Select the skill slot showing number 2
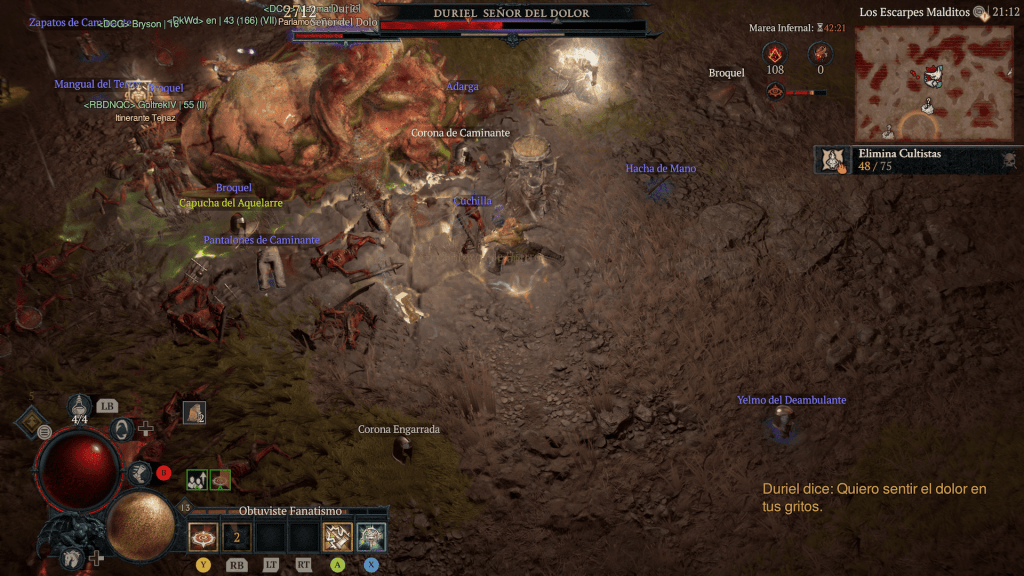Image resolution: width=1024 pixels, height=576 pixels. tap(237, 537)
